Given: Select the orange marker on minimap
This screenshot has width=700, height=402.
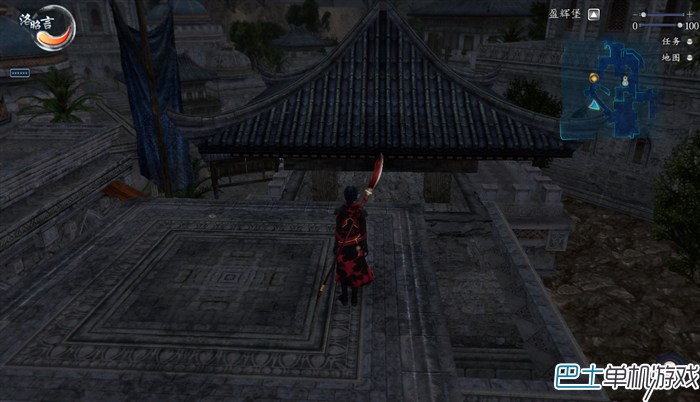Looking at the screenshot, I should pos(594,78).
